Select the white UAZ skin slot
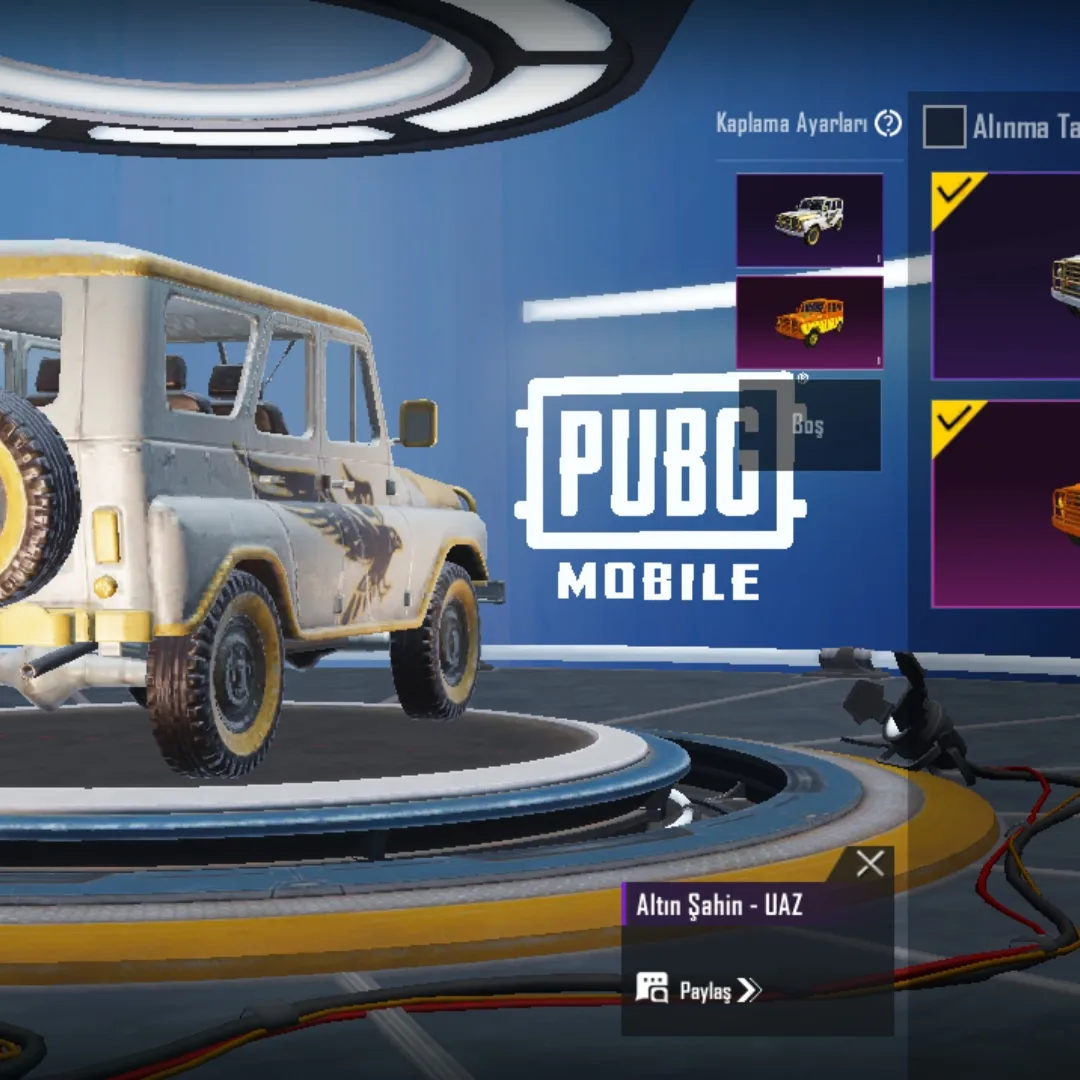 click(x=810, y=220)
